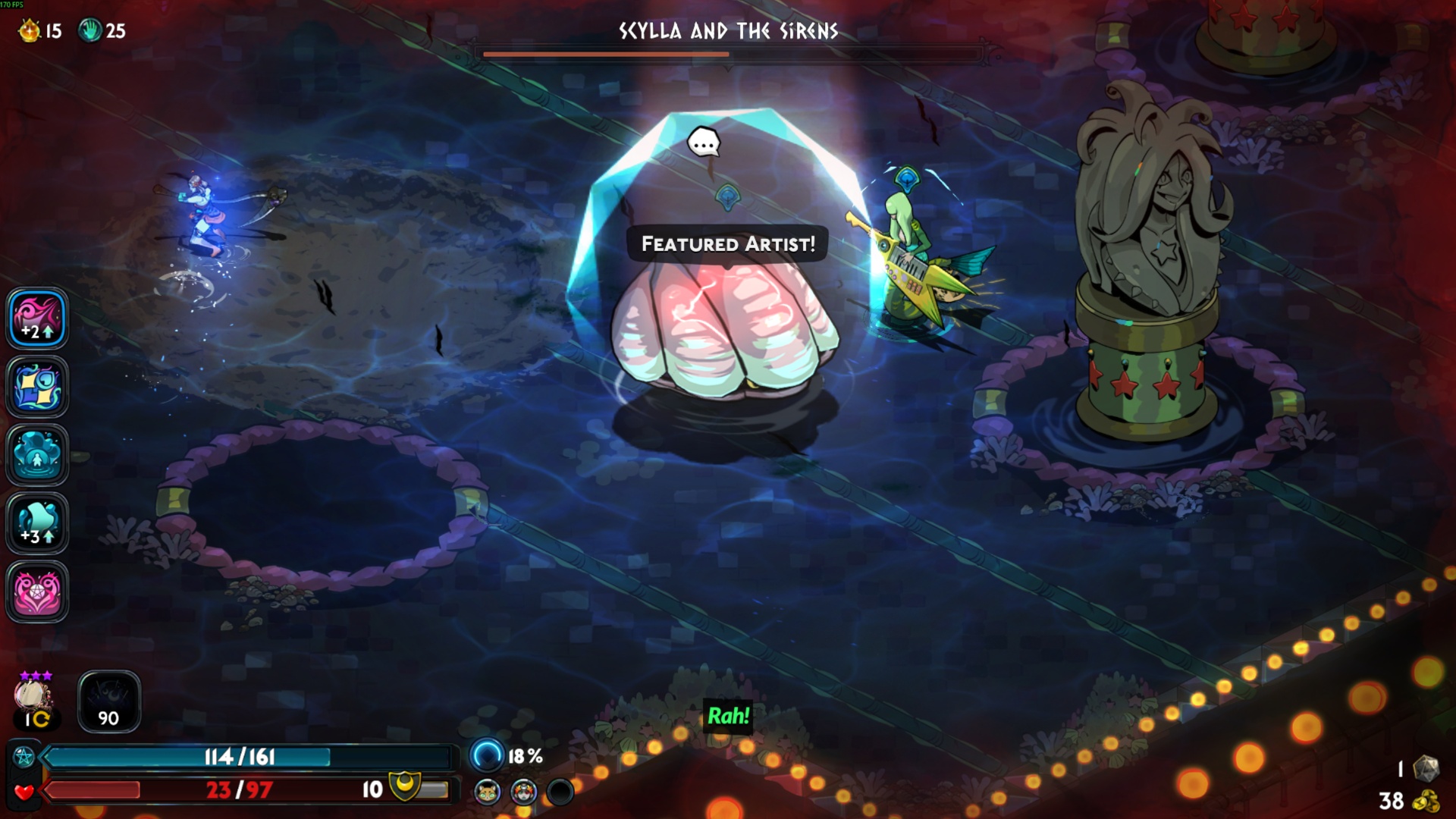1456x819 pixels.
Task: Select the teal boon marked +3
Action: pyautogui.click(x=37, y=523)
